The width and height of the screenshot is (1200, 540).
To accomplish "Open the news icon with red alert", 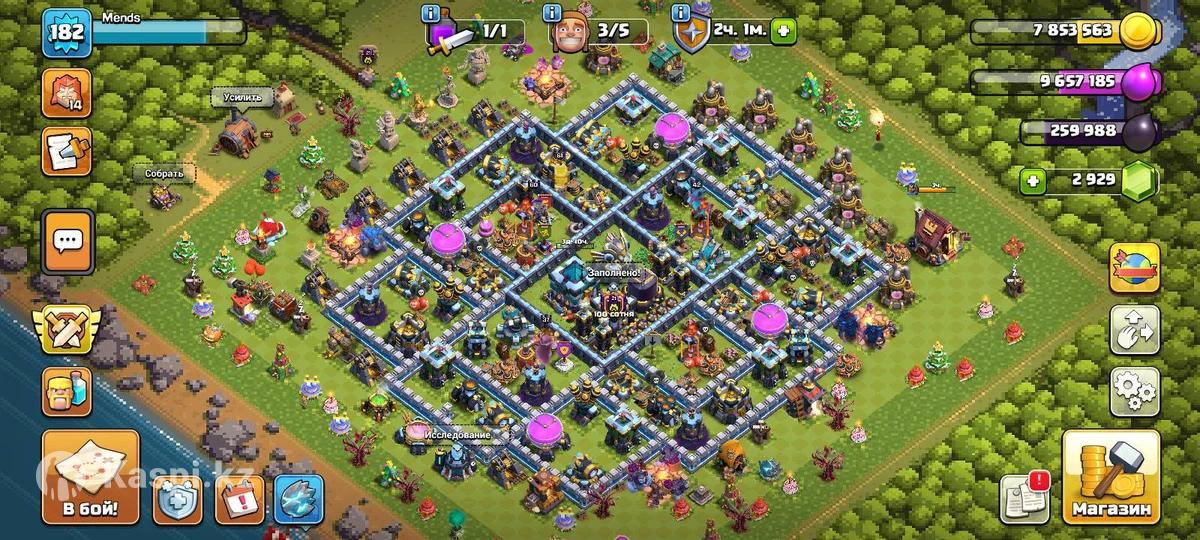I will [x=1025, y=497].
